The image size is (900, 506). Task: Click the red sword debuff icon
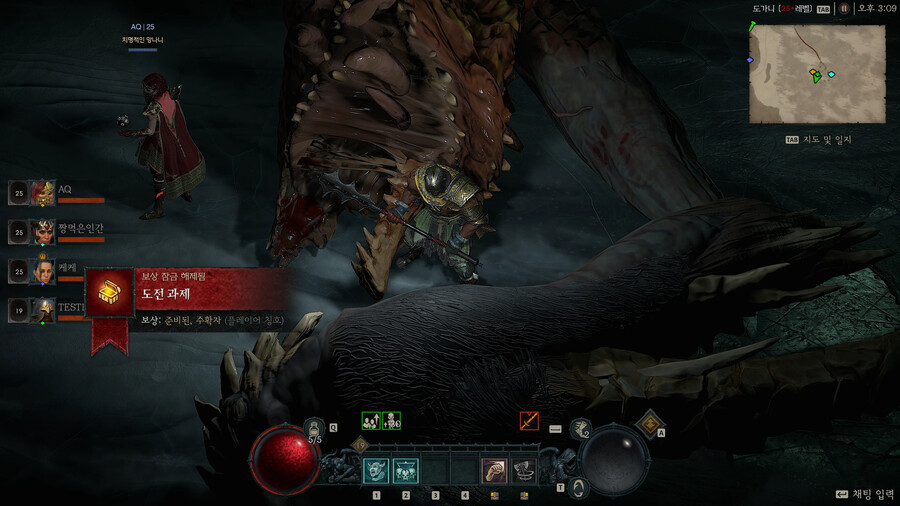pos(529,421)
